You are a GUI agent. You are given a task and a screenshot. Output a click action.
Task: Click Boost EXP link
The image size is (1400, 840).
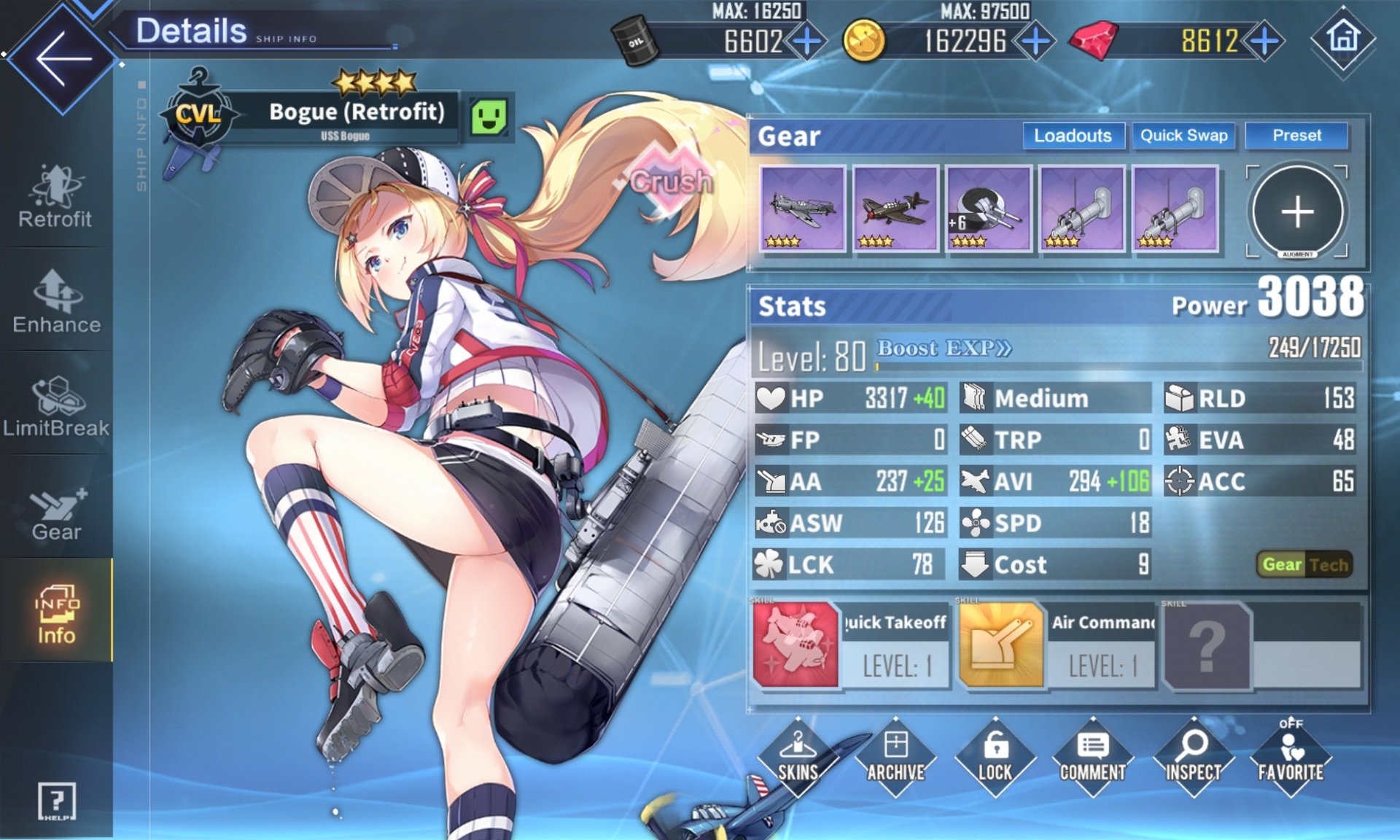[x=944, y=349]
